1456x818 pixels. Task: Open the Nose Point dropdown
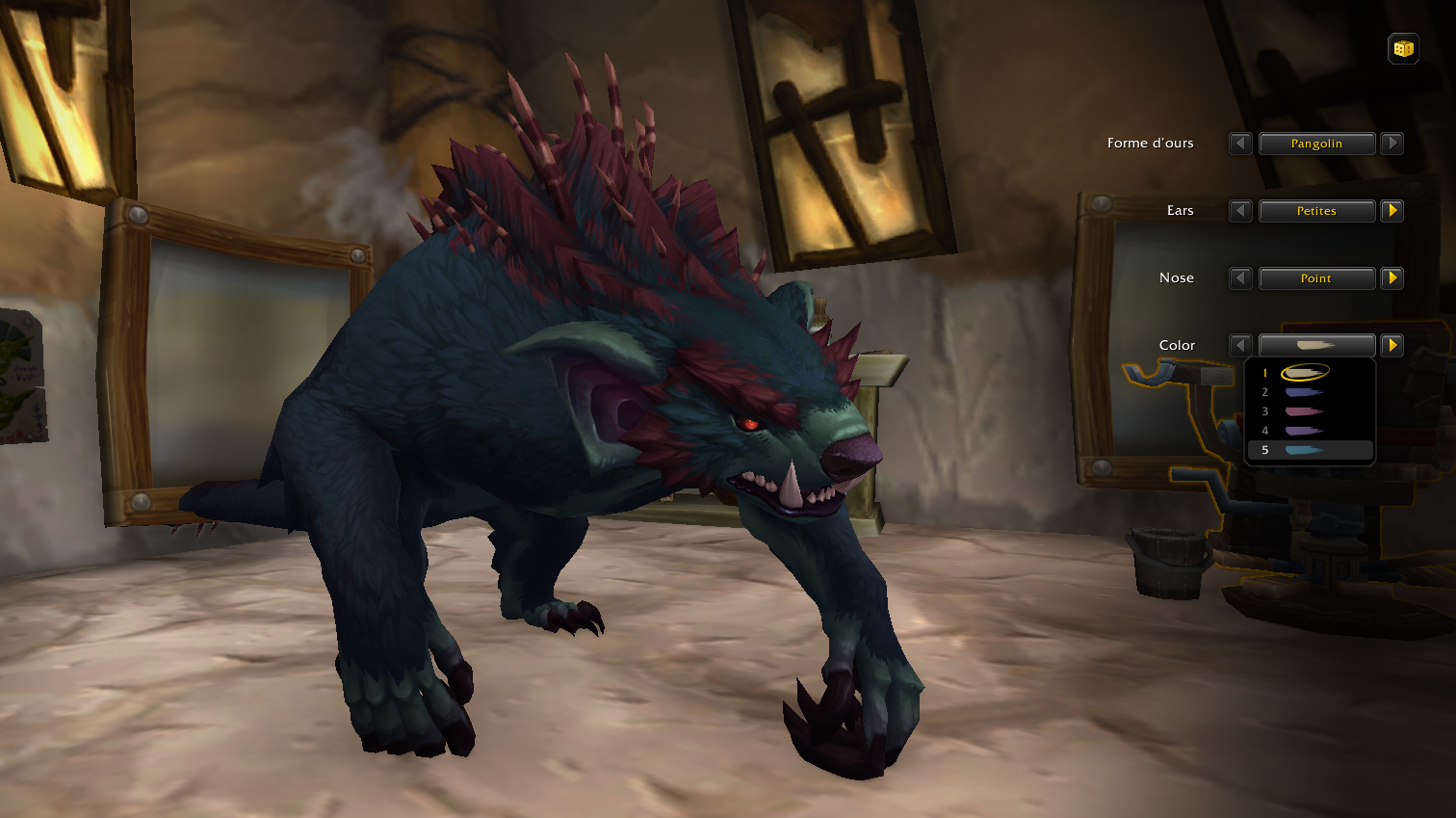(x=1316, y=278)
